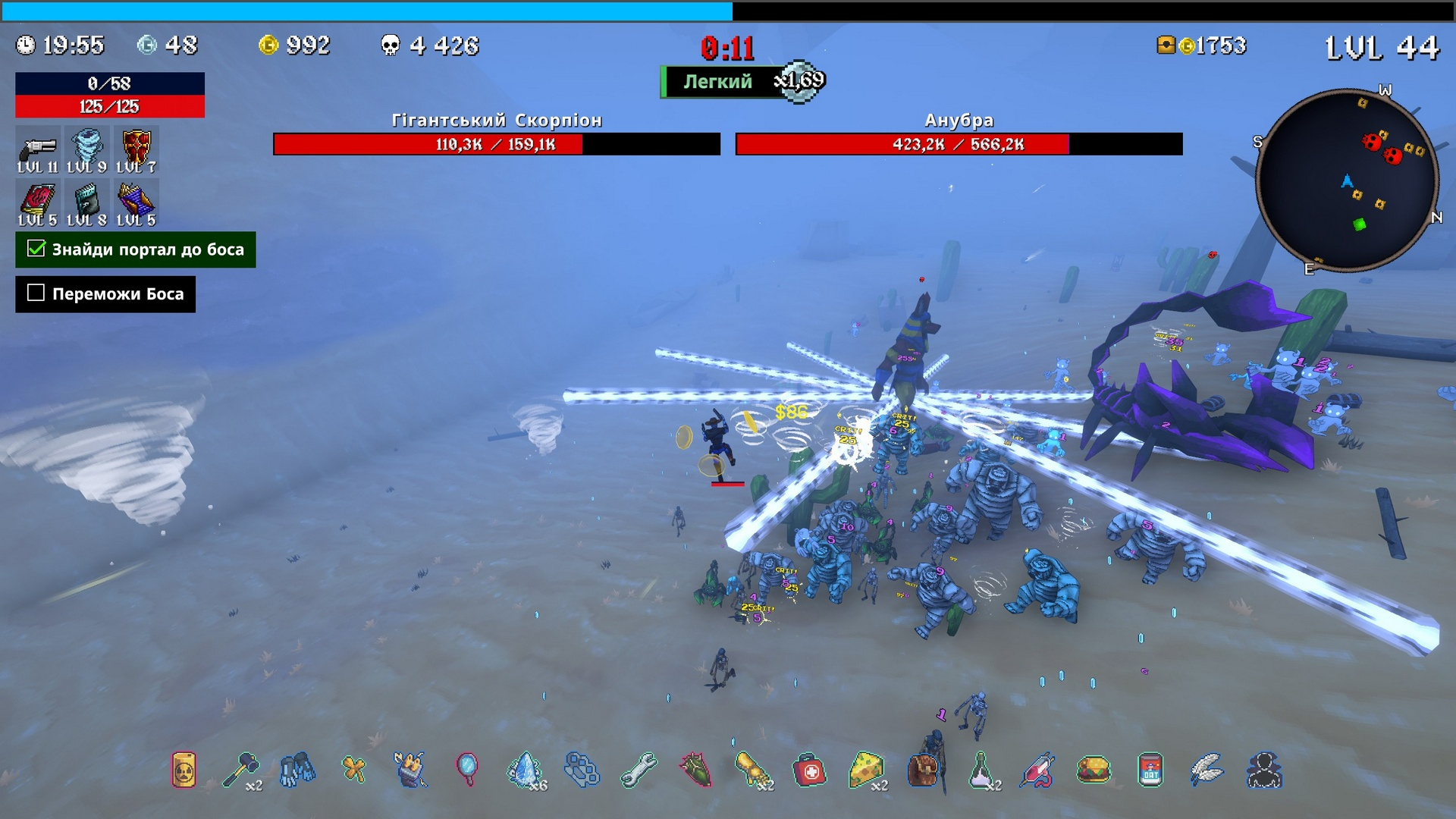1456x819 pixels.
Task: Select the white feathers item
Action: [1207, 770]
